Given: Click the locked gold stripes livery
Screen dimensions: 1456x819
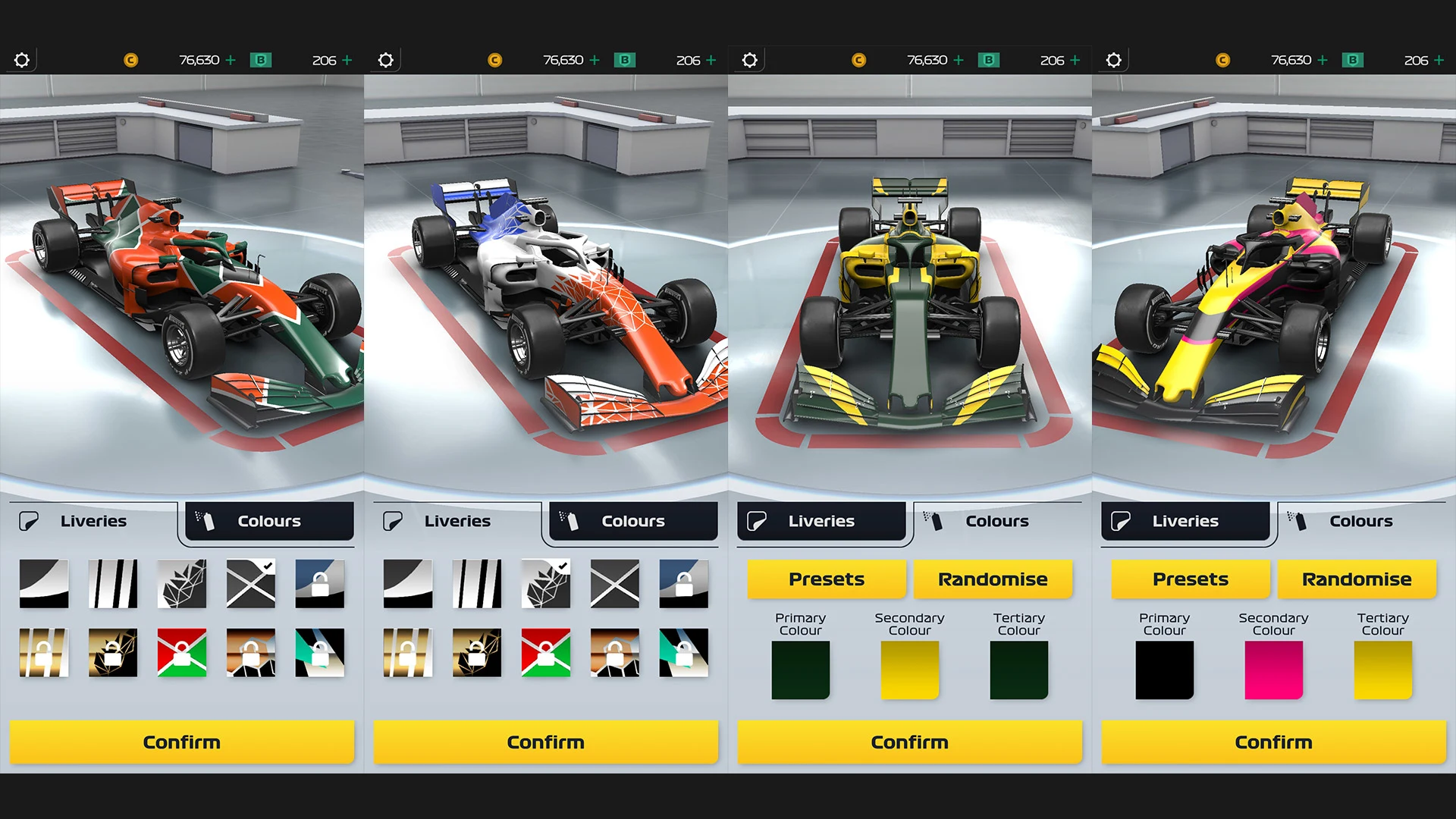Looking at the screenshot, I should (43, 653).
